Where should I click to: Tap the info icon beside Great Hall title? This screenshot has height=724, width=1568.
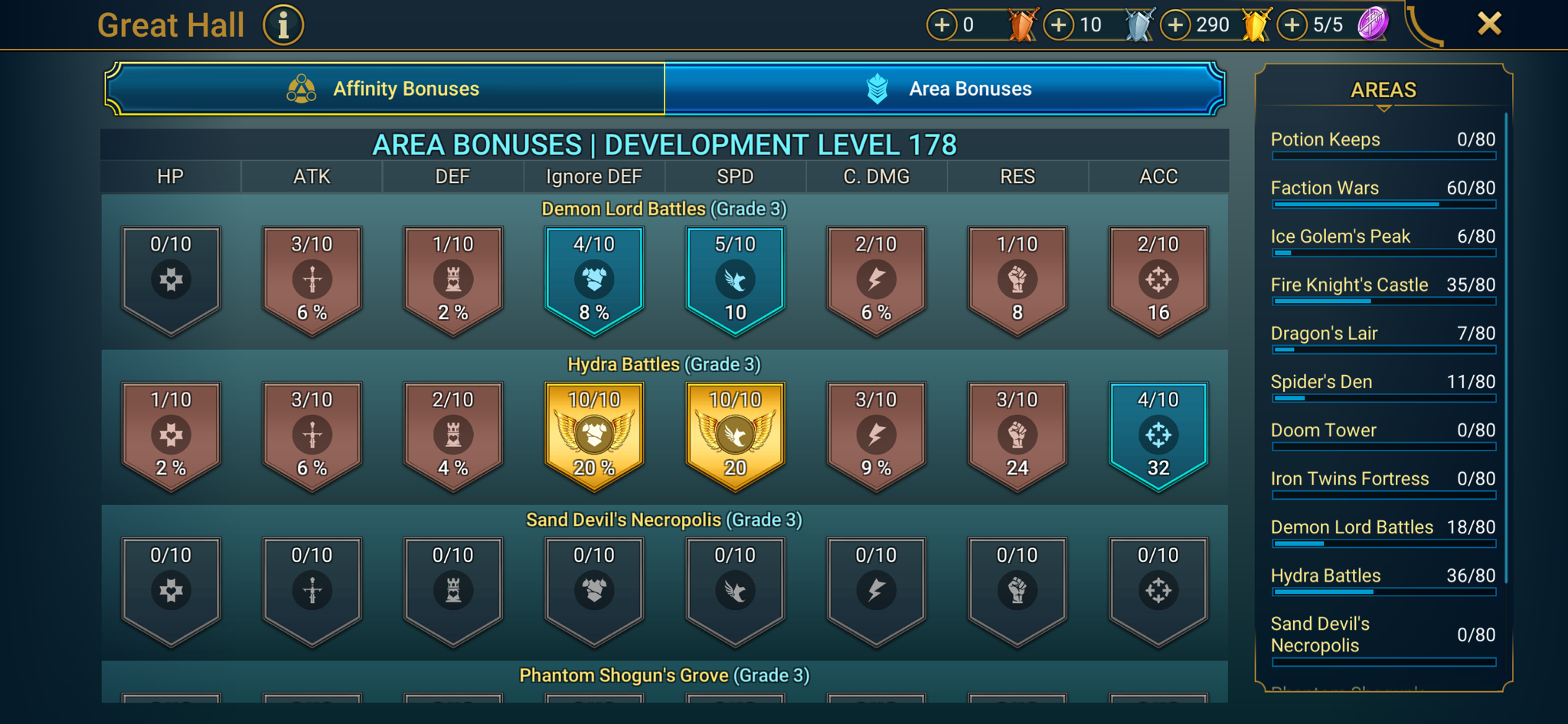[282, 24]
